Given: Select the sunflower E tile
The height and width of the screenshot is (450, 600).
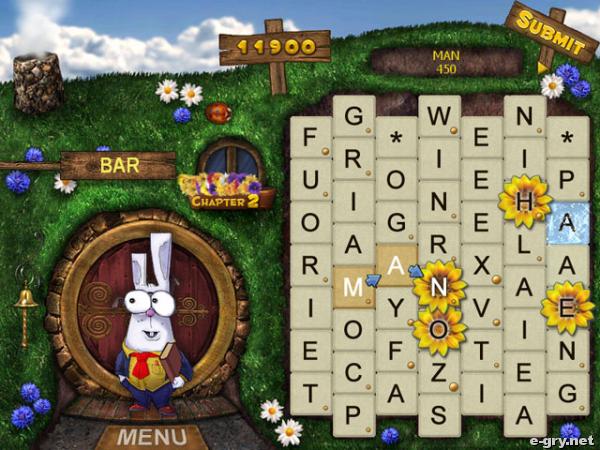Looking at the screenshot, I should pos(567,307).
